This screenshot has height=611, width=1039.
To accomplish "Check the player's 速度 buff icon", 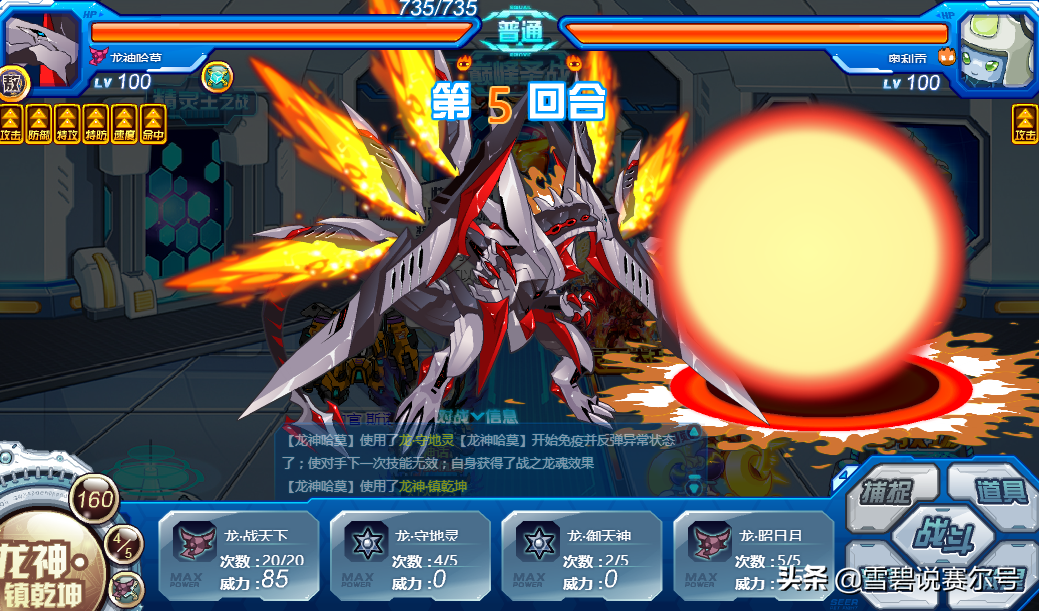I will [x=125, y=124].
